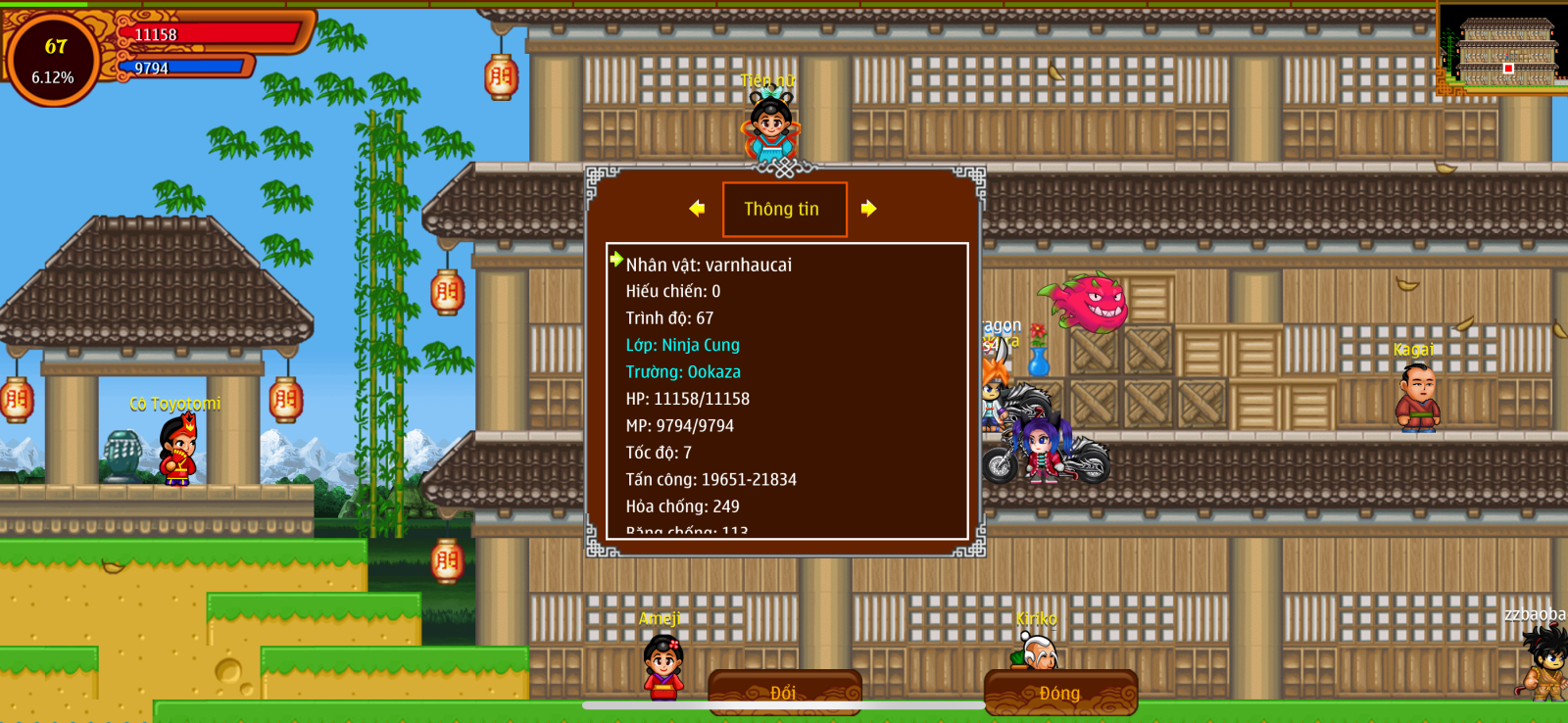Tap the Đổi button
This screenshot has height=723, width=1568.
coord(784,693)
